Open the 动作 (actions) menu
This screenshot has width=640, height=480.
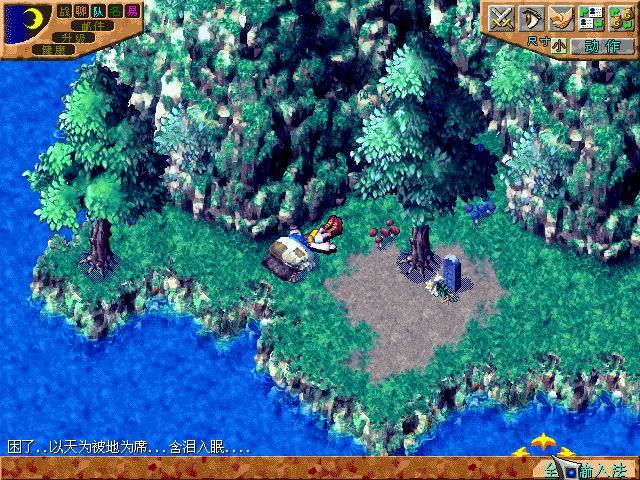click(602, 45)
